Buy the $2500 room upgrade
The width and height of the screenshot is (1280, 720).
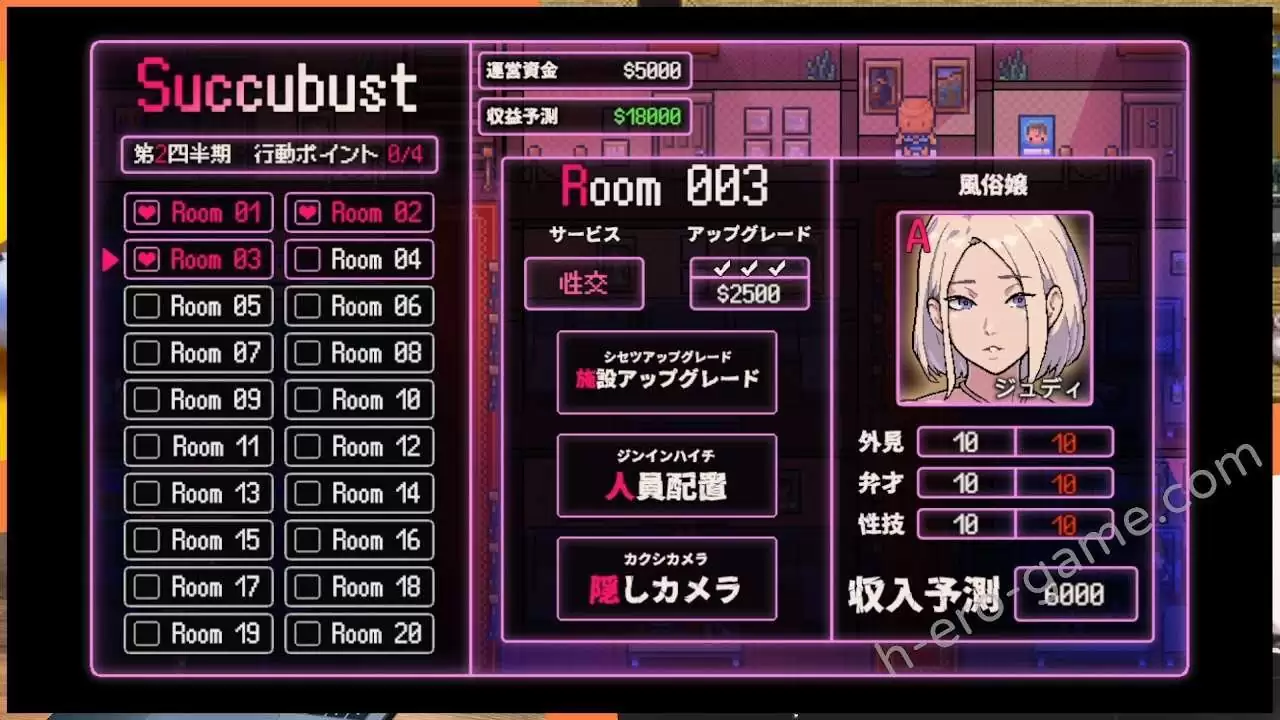[749, 293]
